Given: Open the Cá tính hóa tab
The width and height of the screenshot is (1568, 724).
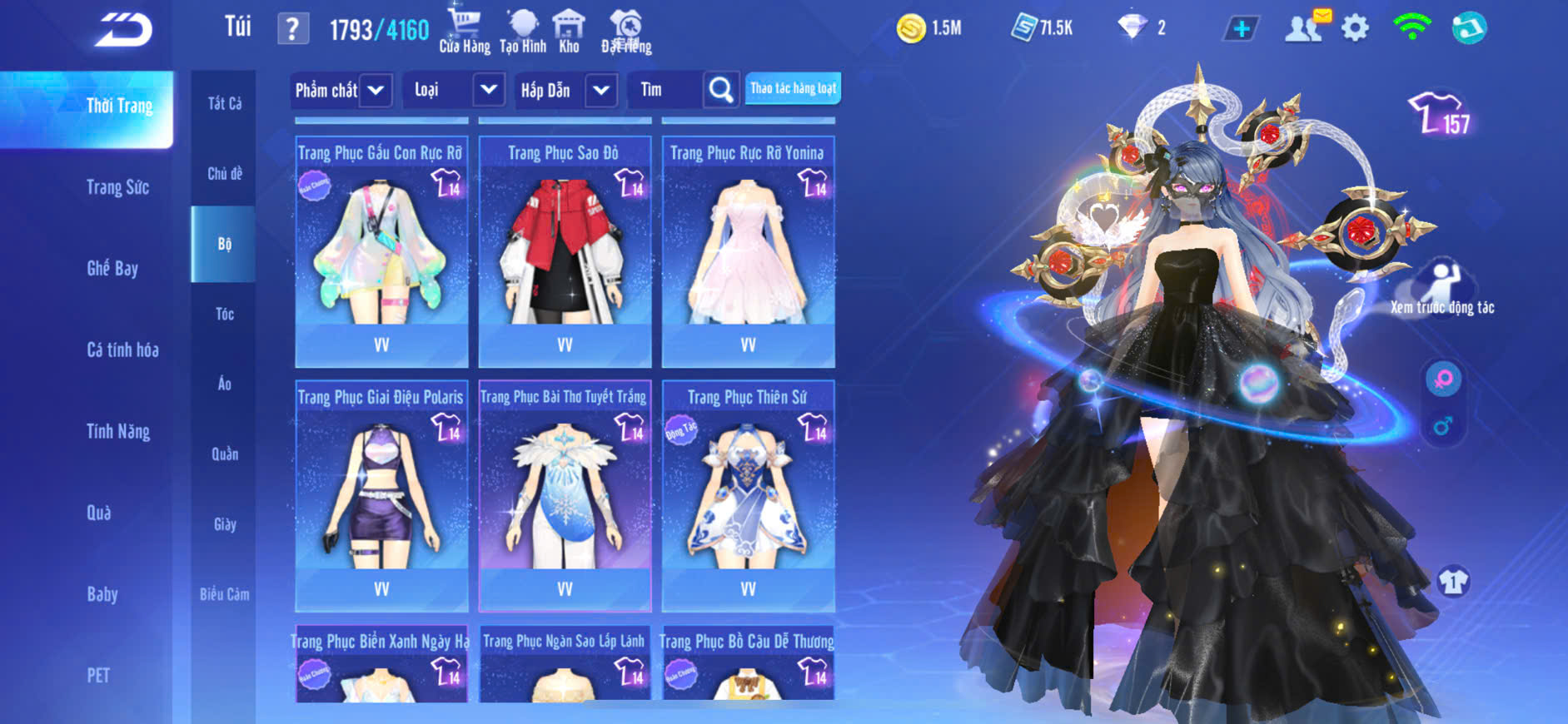Looking at the screenshot, I should point(122,350).
